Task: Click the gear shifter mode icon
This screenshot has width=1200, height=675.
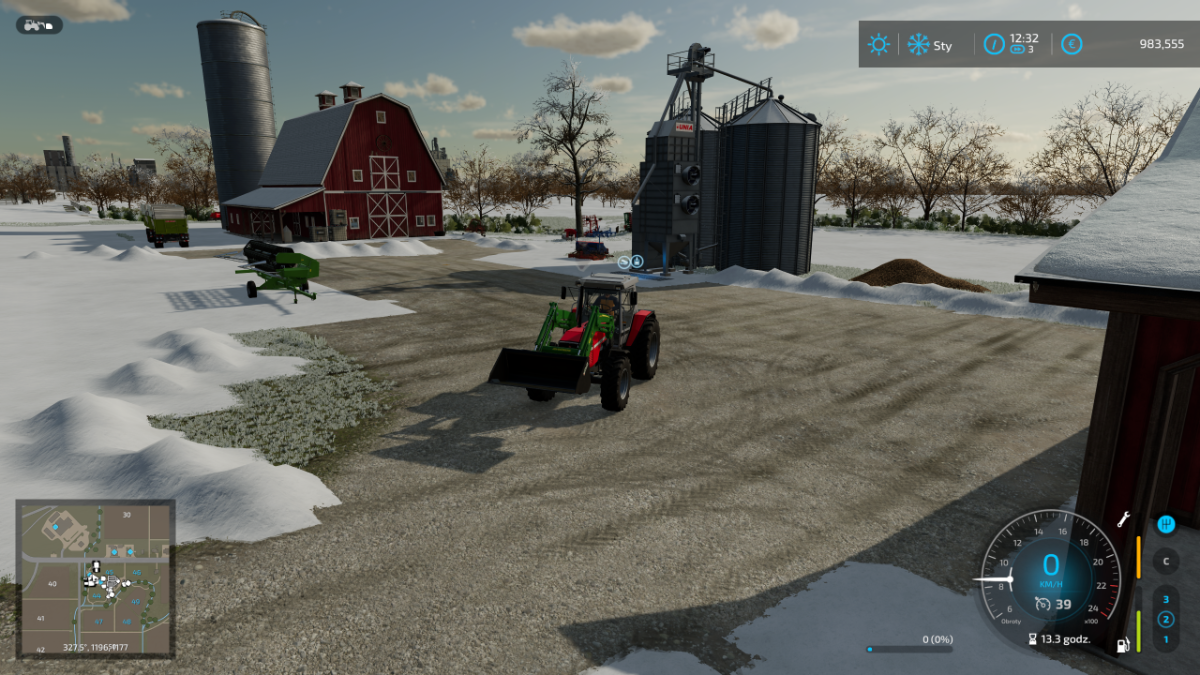Action: pos(1165,524)
